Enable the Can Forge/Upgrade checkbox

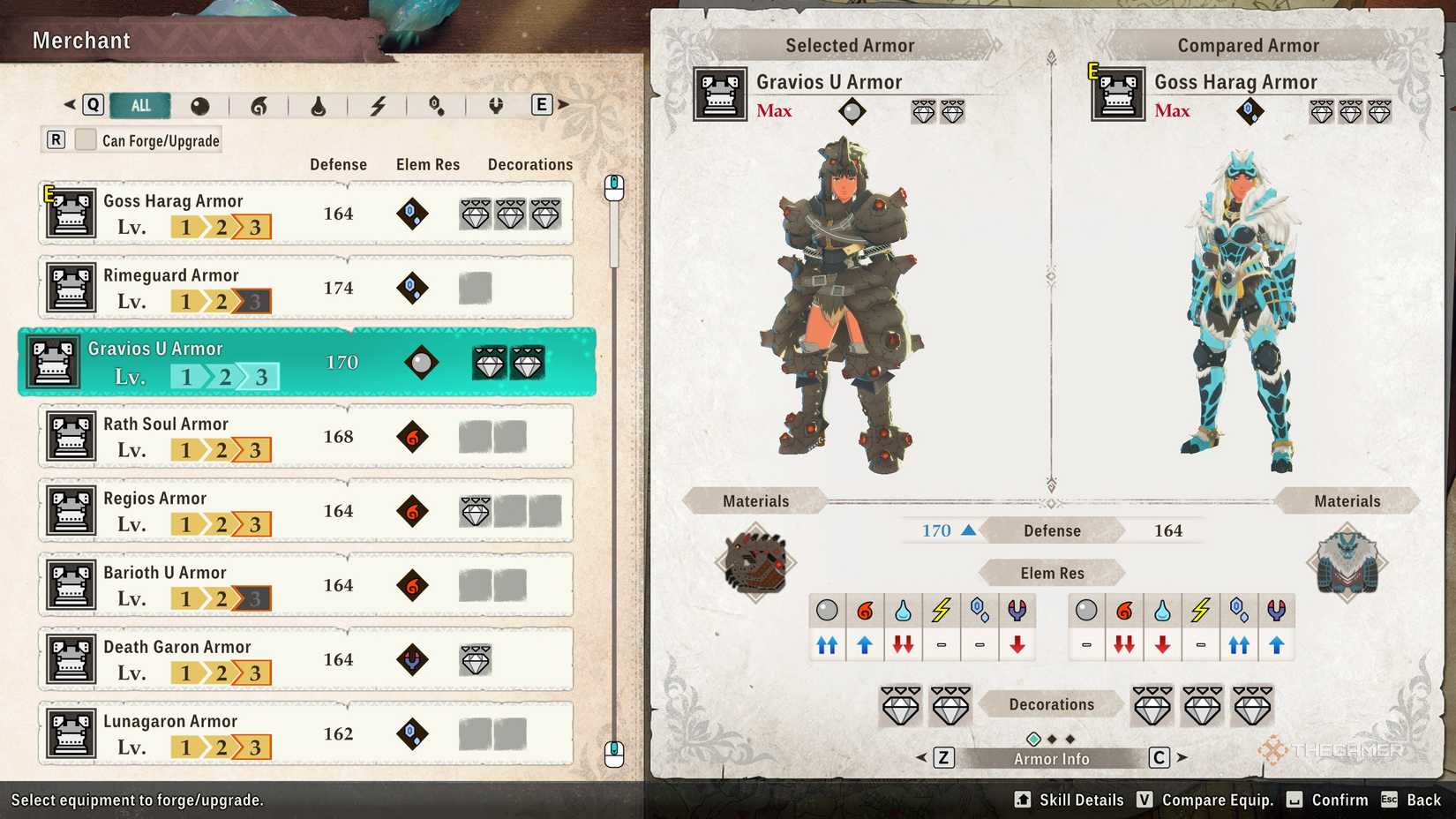tap(85, 139)
